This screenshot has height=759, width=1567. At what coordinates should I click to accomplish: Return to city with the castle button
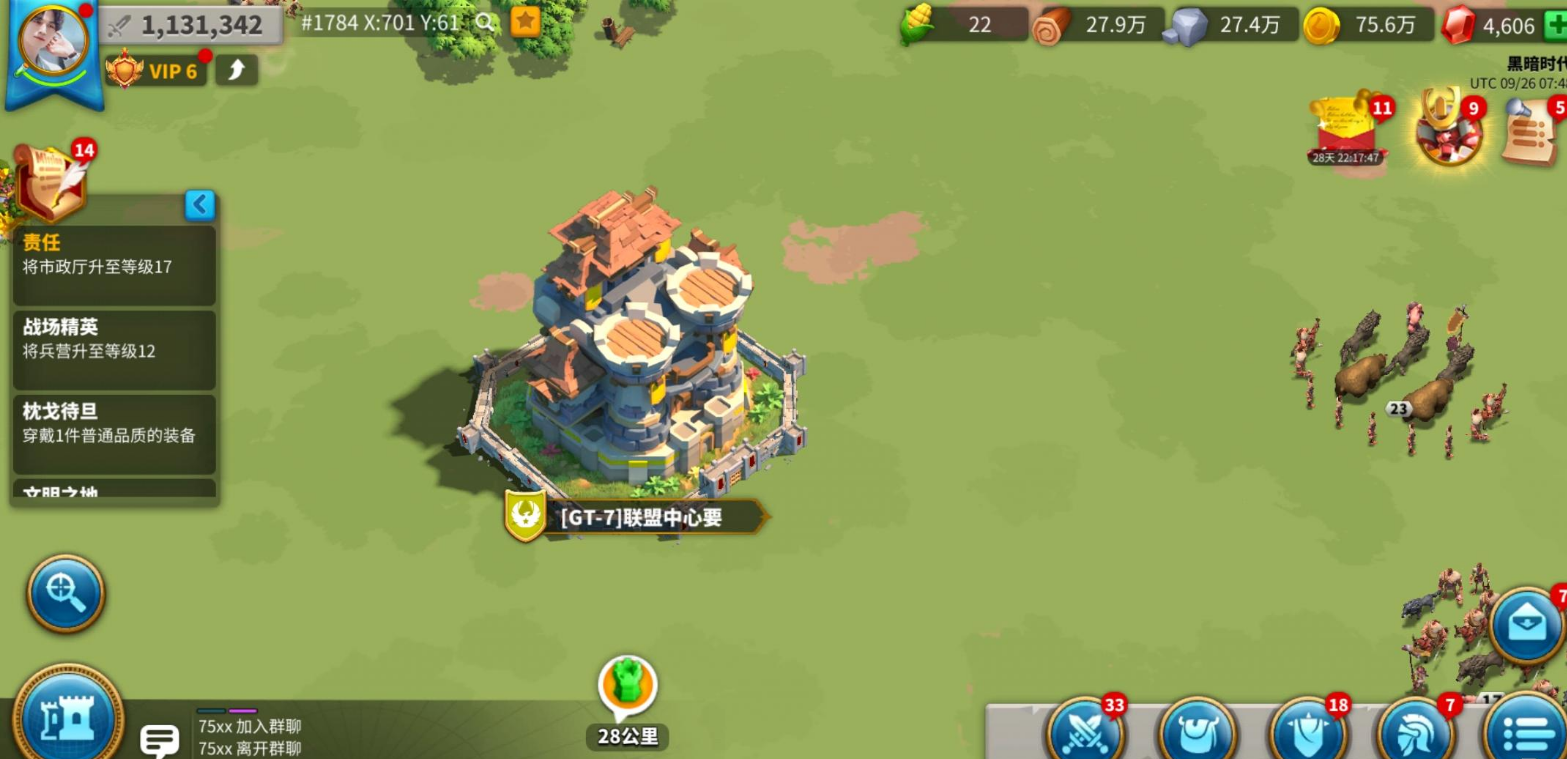coord(67,715)
